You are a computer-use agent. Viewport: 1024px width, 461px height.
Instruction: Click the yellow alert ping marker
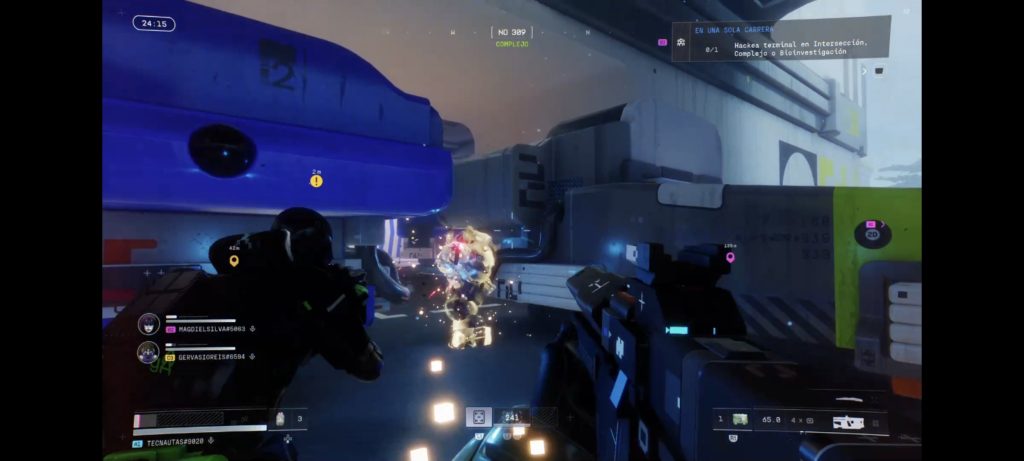point(316,182)
